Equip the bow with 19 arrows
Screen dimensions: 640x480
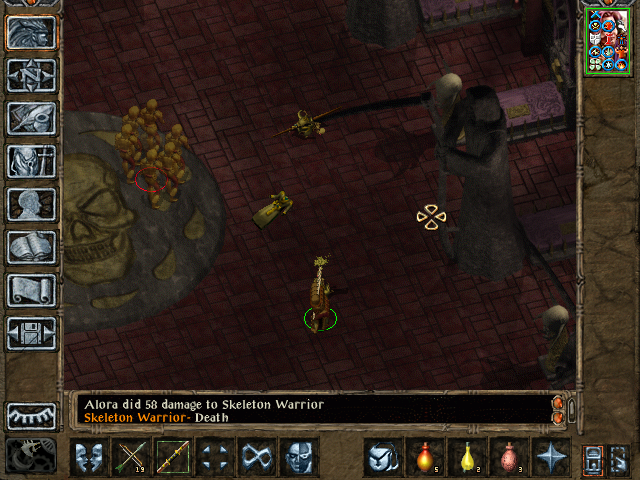[x=132, y=458]
